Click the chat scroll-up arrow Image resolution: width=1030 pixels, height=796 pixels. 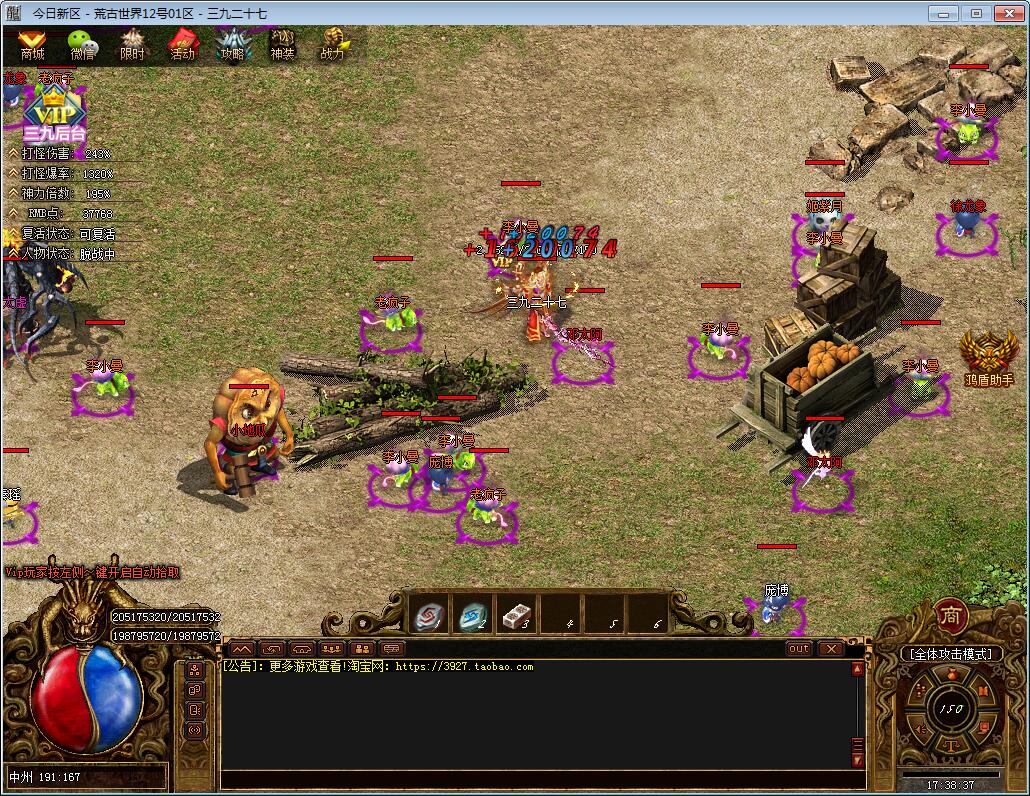pyautogui.click(x=857, y=670)
